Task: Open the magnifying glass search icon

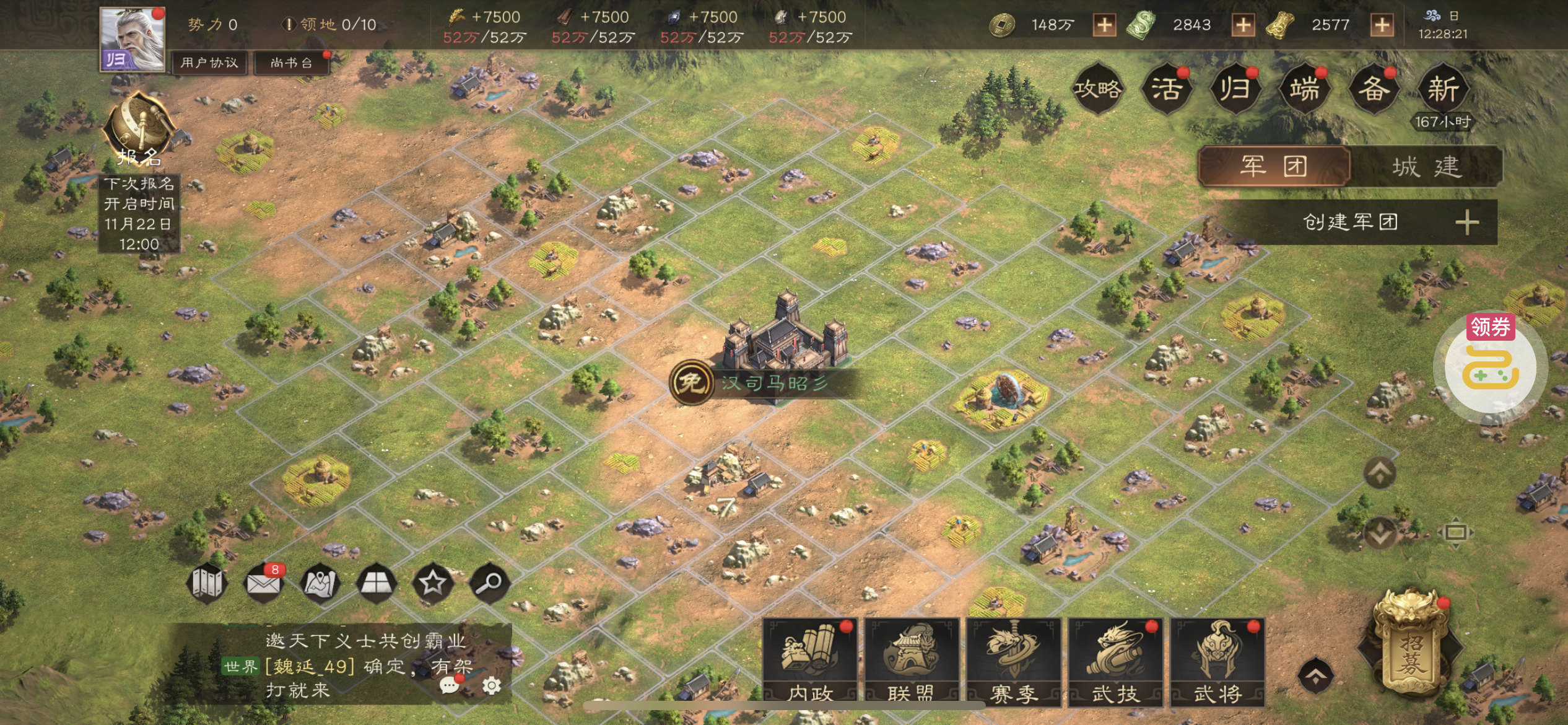Action: coord(490,583)
